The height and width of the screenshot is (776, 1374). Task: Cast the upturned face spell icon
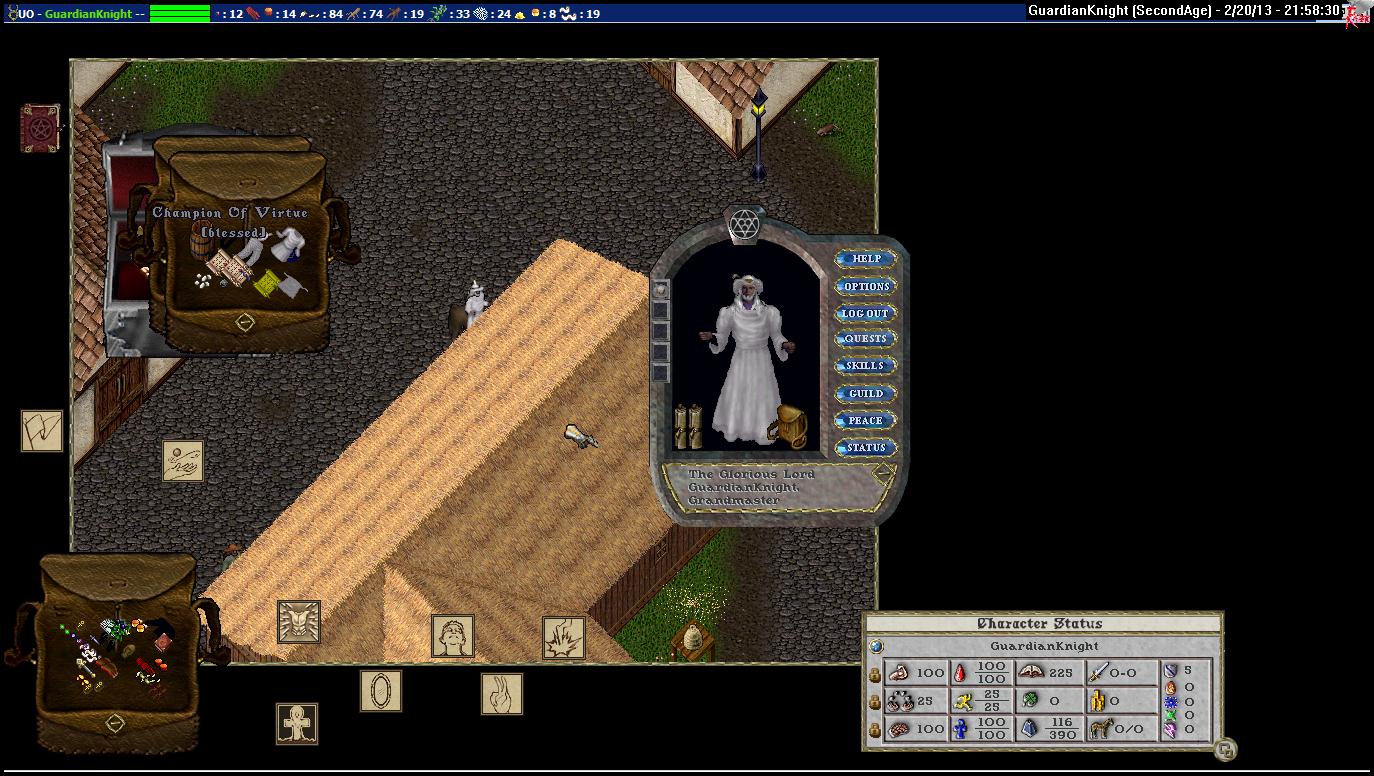pos(452,636)
